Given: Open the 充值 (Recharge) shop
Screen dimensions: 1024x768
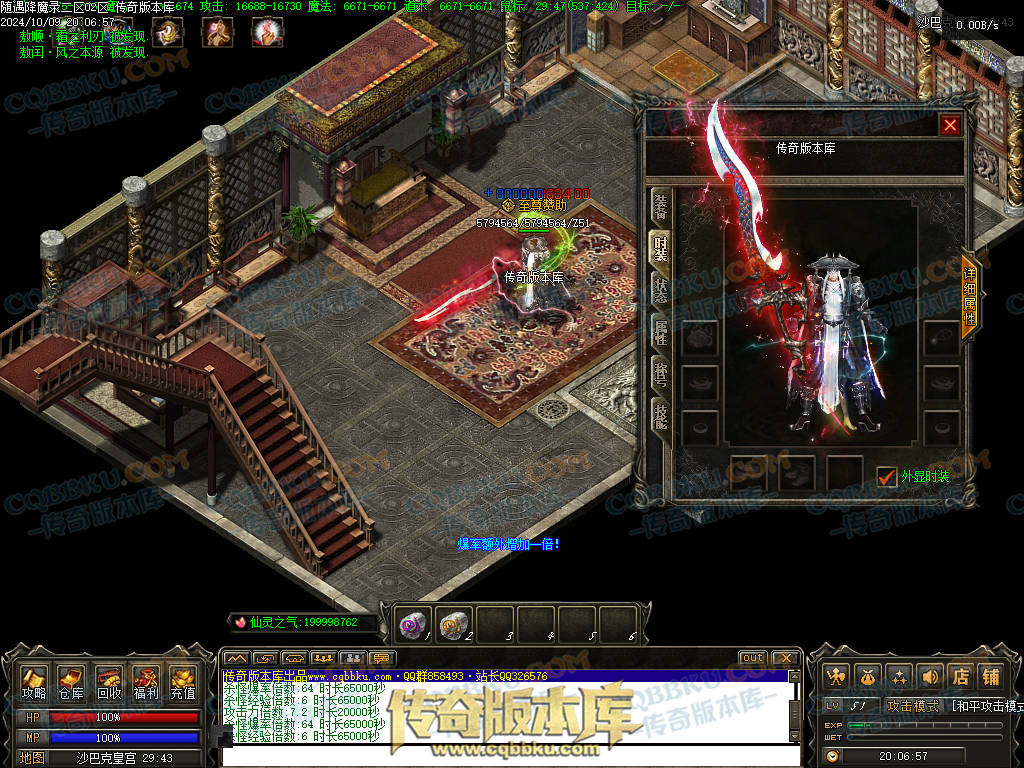Looking at the screenshot, I should 182,682.
